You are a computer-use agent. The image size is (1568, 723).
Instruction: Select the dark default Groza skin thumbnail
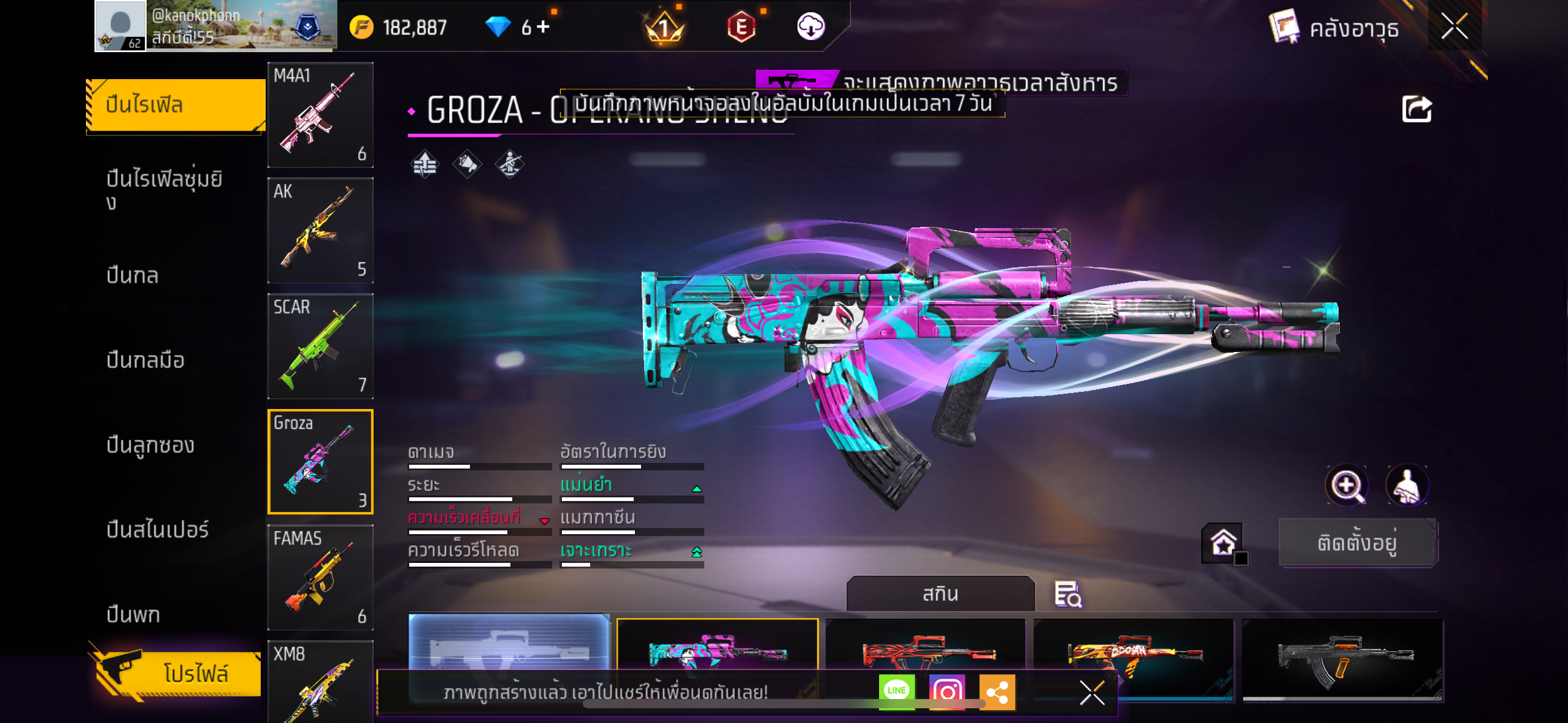(x=1342, y=659)
